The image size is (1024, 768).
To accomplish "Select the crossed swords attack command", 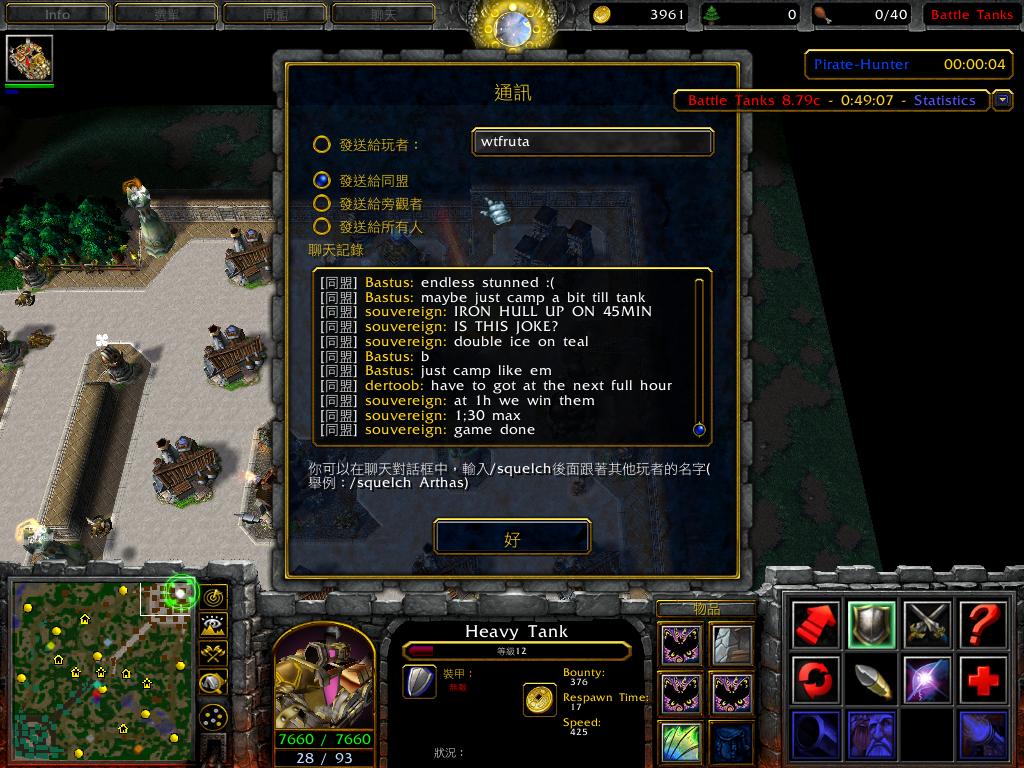I will coord(927,625).
